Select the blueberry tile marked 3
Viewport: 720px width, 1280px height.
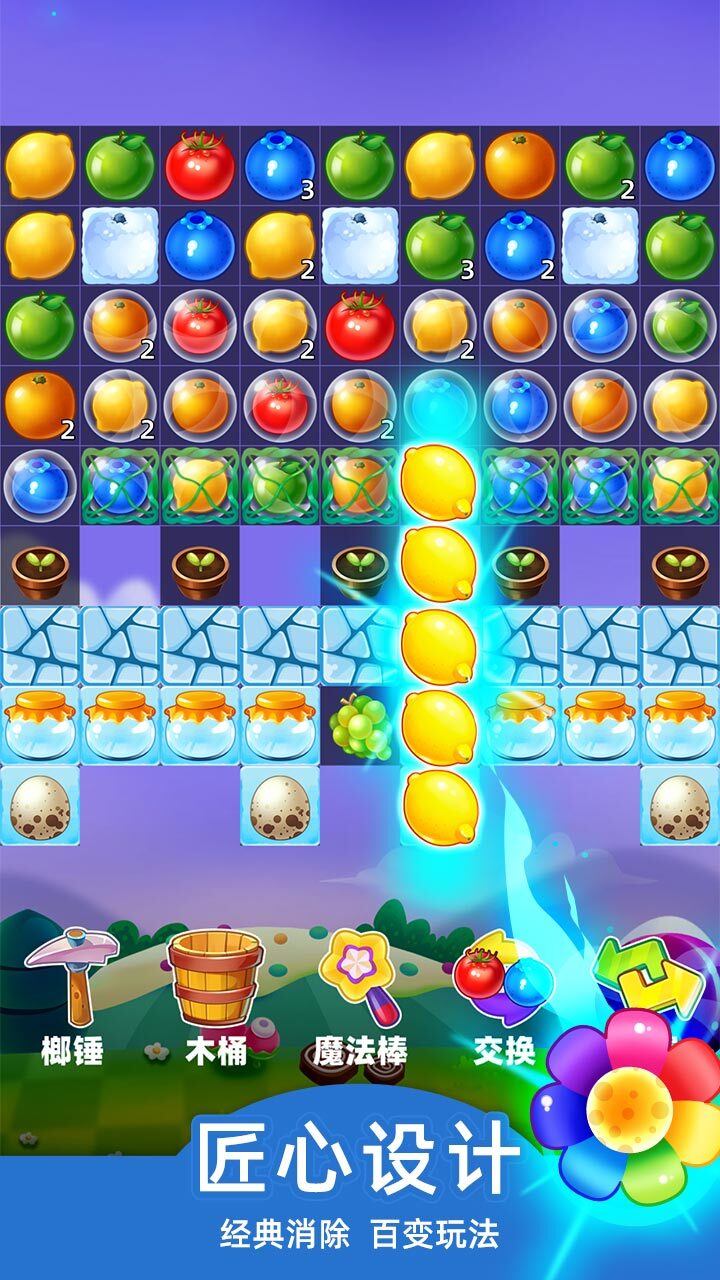[x=280, y=166]
